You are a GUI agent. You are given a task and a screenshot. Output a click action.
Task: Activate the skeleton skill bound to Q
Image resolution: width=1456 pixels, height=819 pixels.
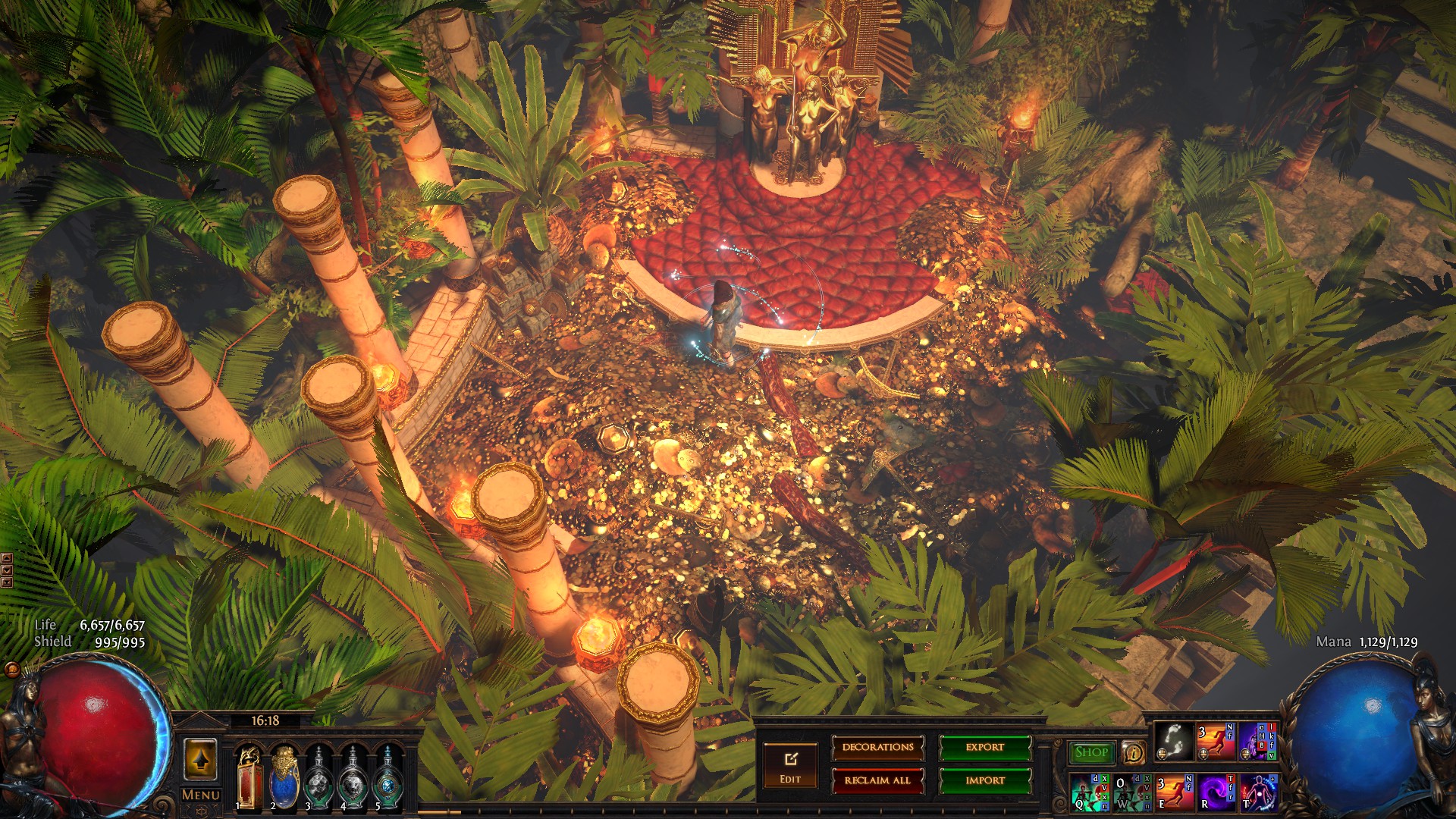(x=1089, y=792)
